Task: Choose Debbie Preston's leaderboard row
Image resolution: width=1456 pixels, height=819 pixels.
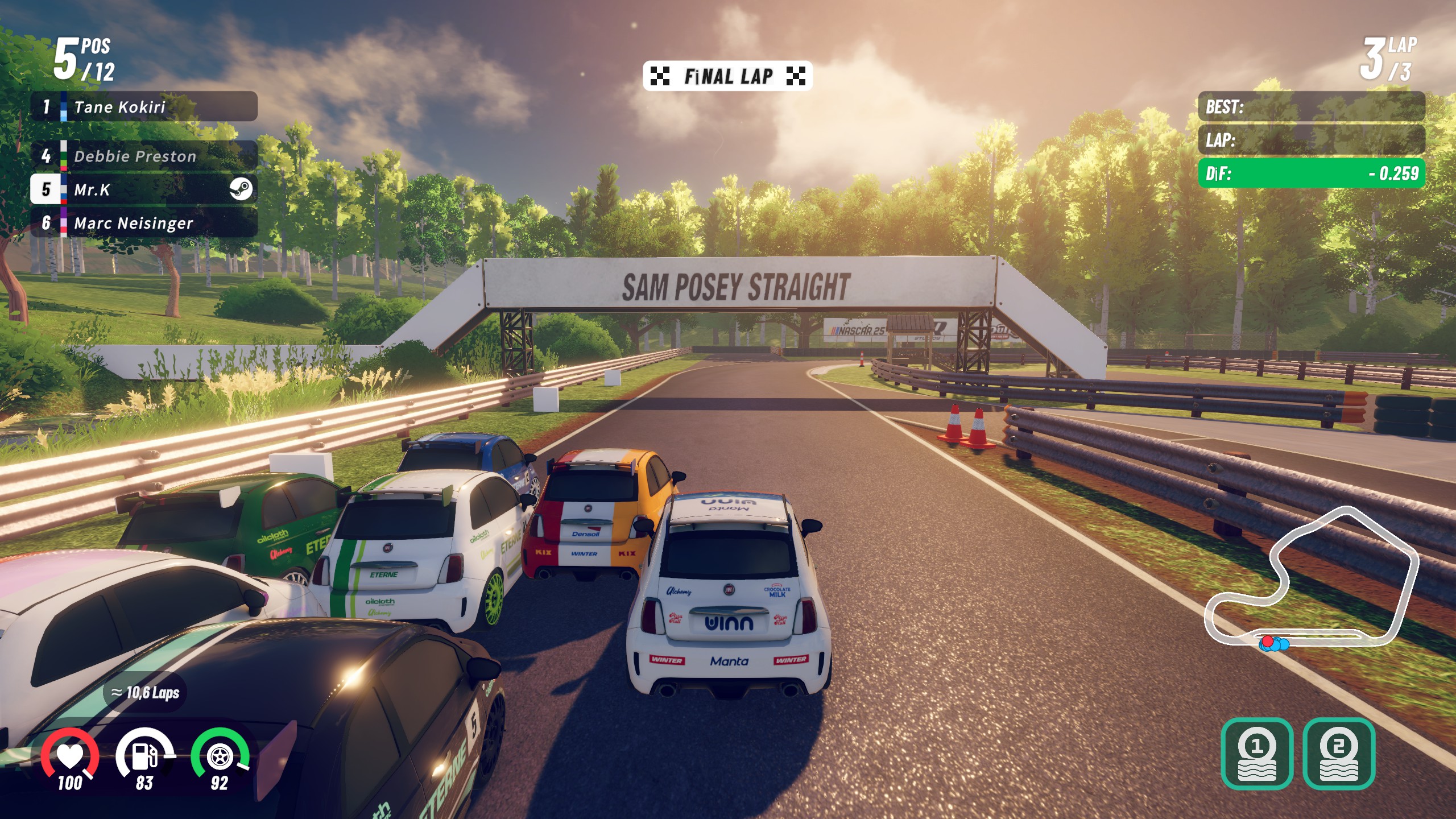Action: coord(143,156)
